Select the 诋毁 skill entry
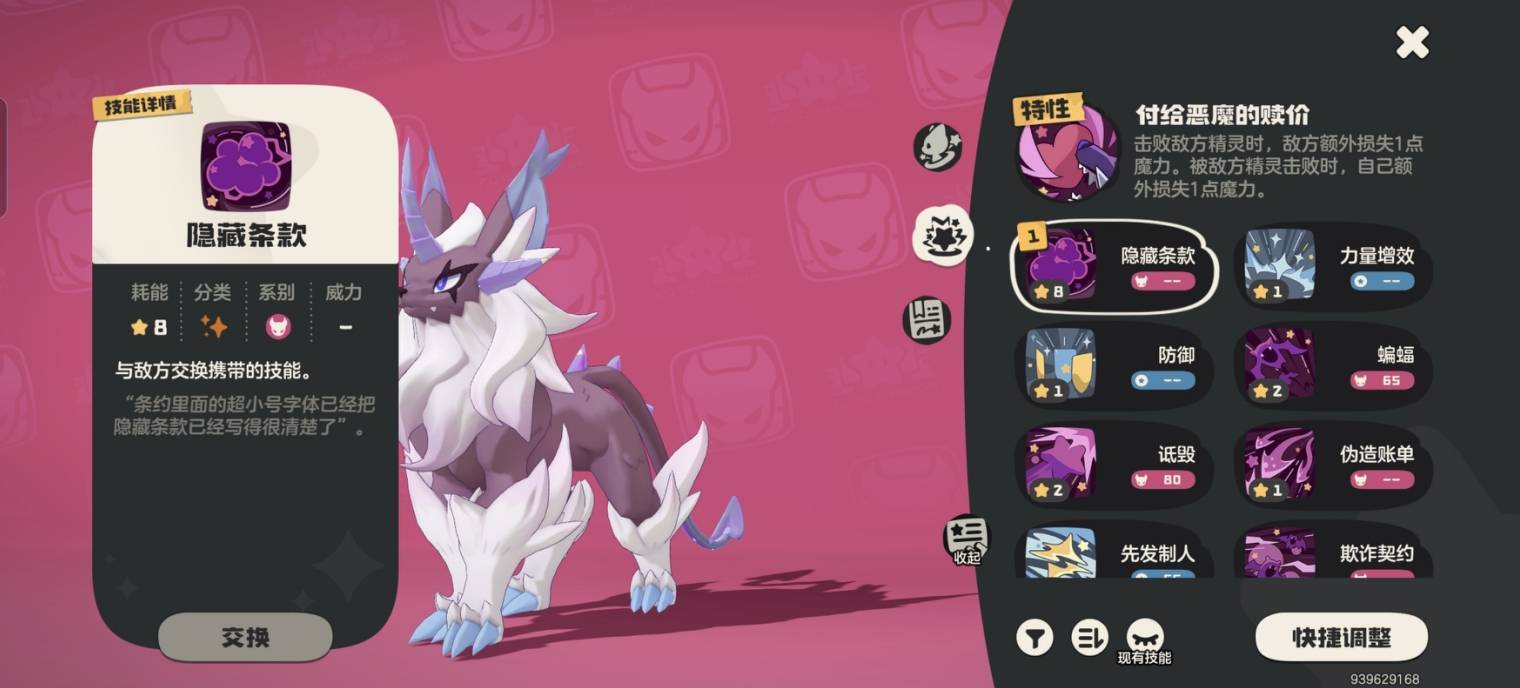 (x=1115, y=463)
